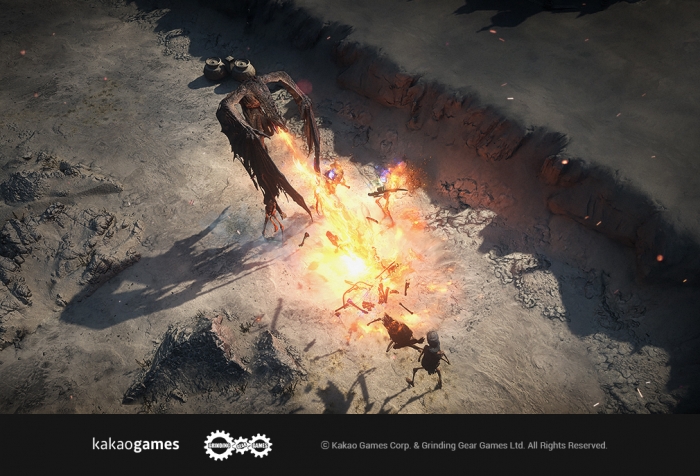Open the Grinding Gear Games gear logo
Image resolution: width=700 pixels, height=476 pixels.
237,445
